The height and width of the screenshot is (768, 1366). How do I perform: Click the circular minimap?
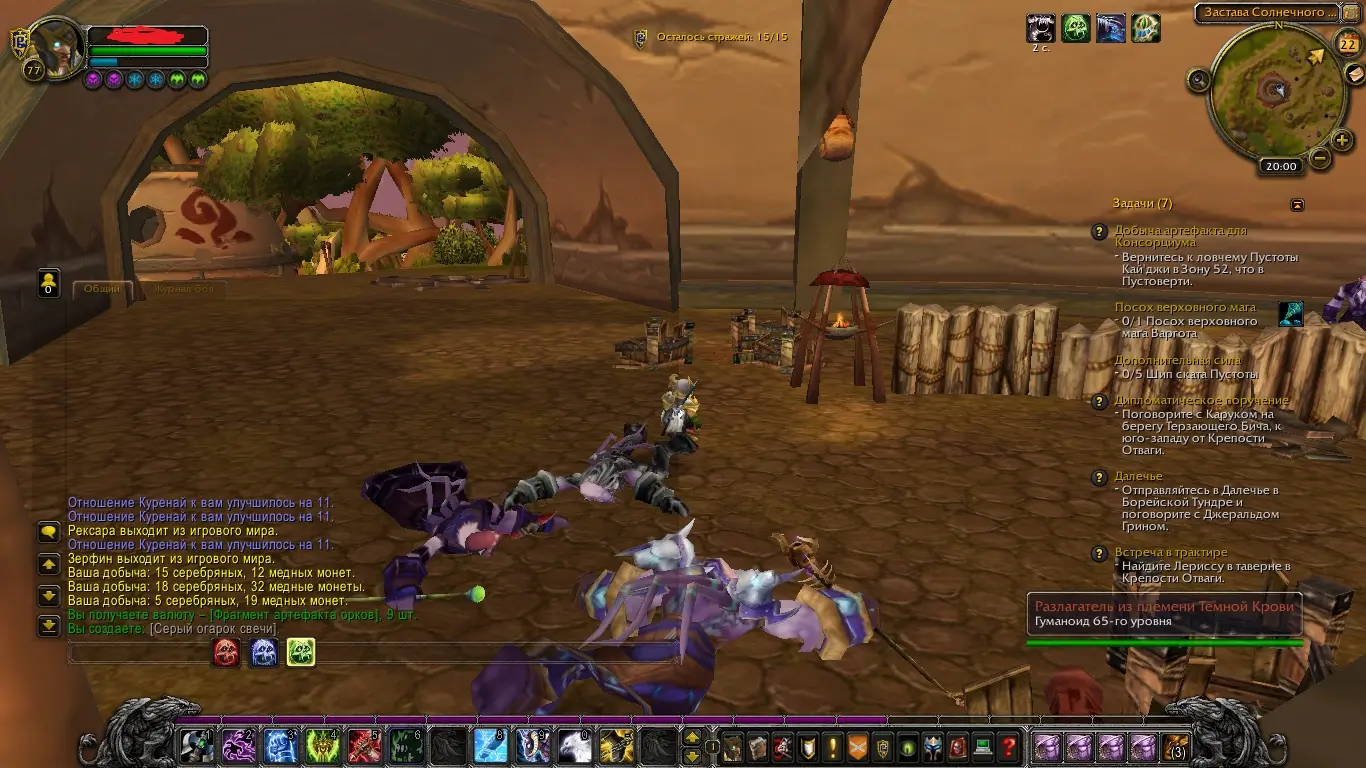pyautogui.click(x=1273, y=91)
